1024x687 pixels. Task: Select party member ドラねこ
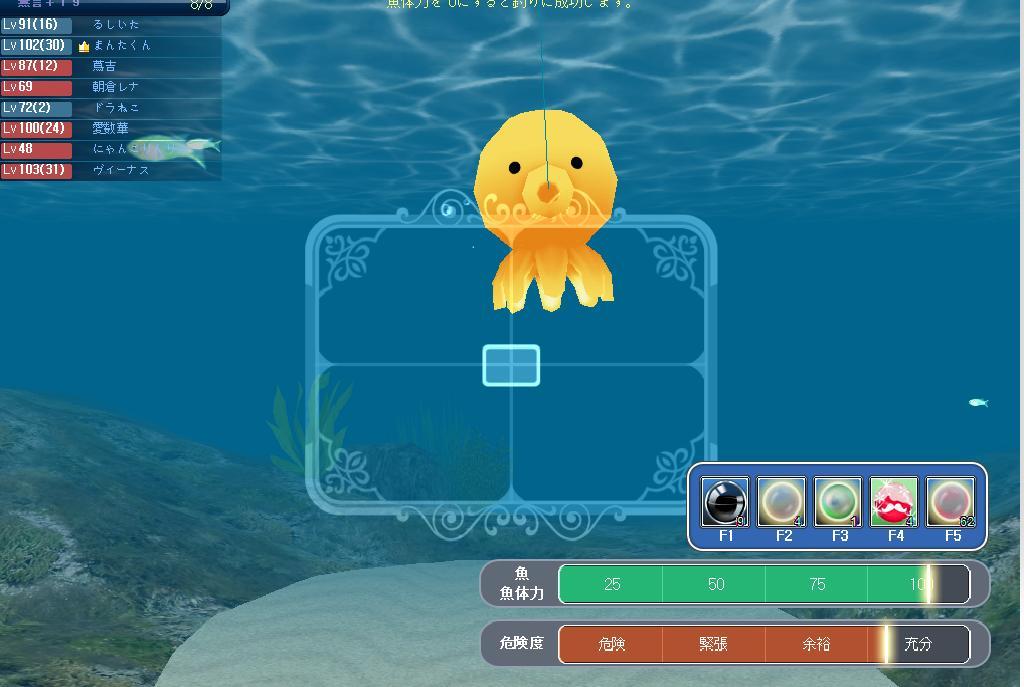click(x=115, y=107)
